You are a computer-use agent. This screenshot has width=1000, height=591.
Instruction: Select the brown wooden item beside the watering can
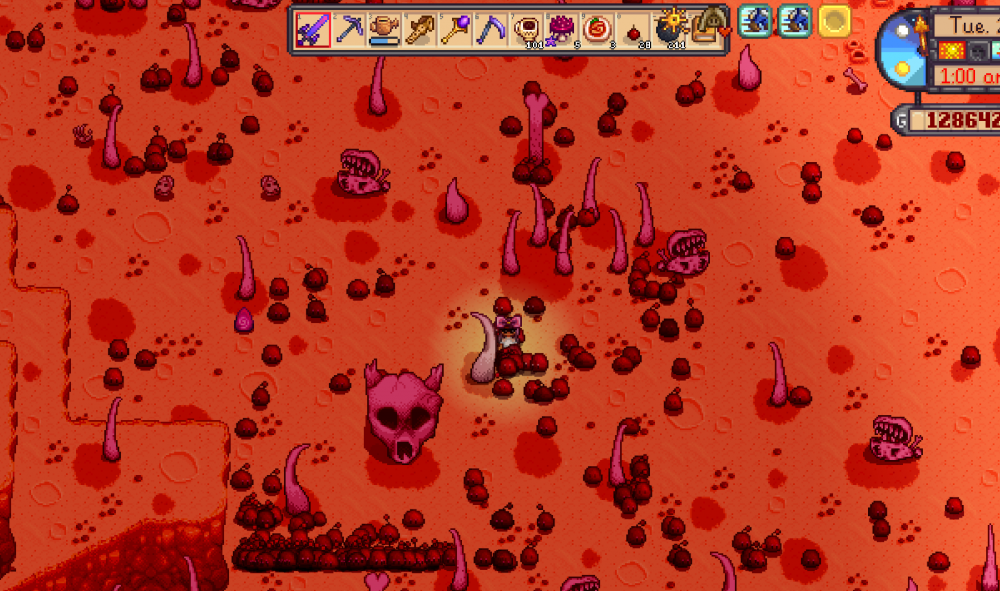420,29
